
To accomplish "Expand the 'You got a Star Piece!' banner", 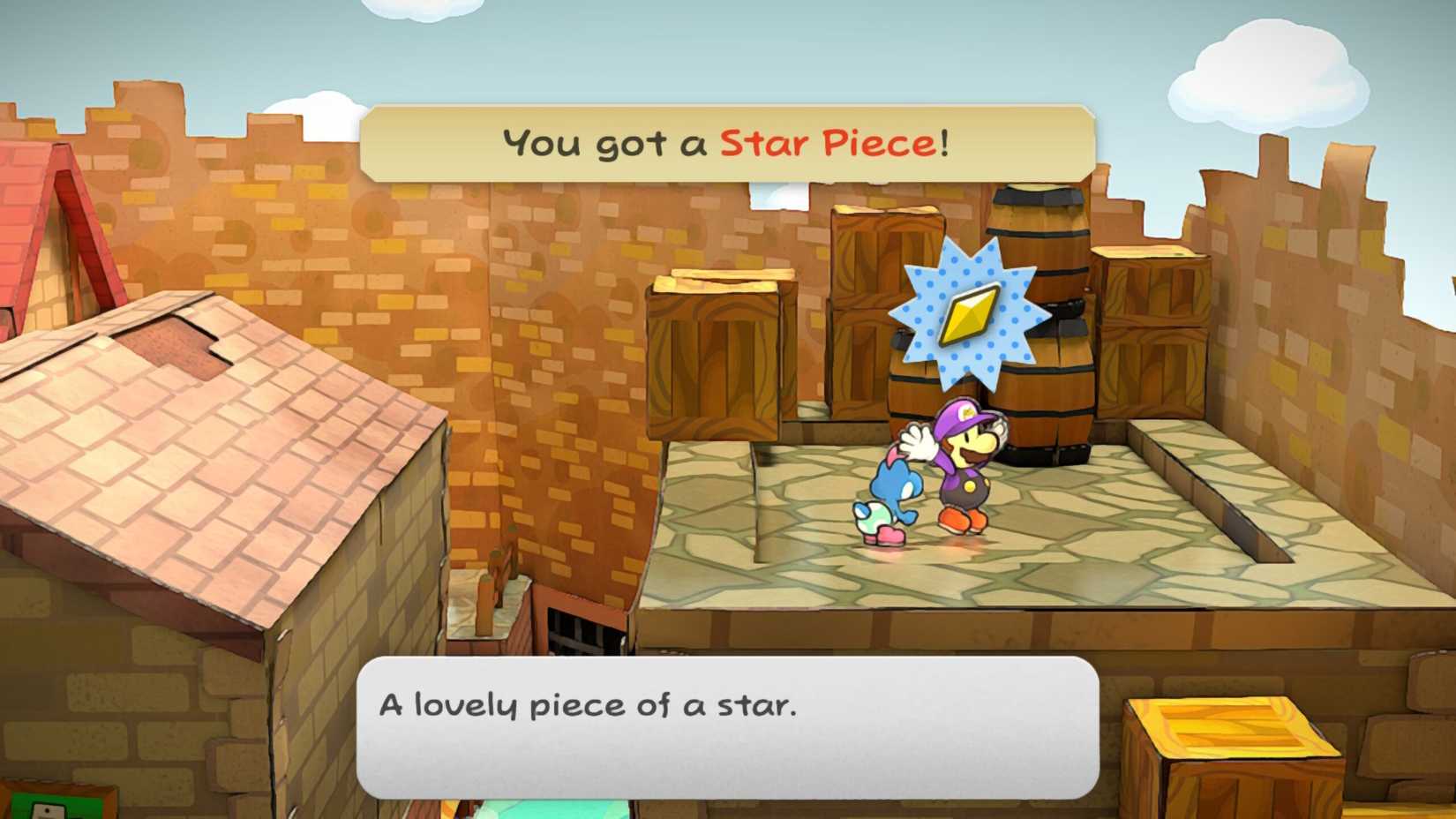I will 732,141.
